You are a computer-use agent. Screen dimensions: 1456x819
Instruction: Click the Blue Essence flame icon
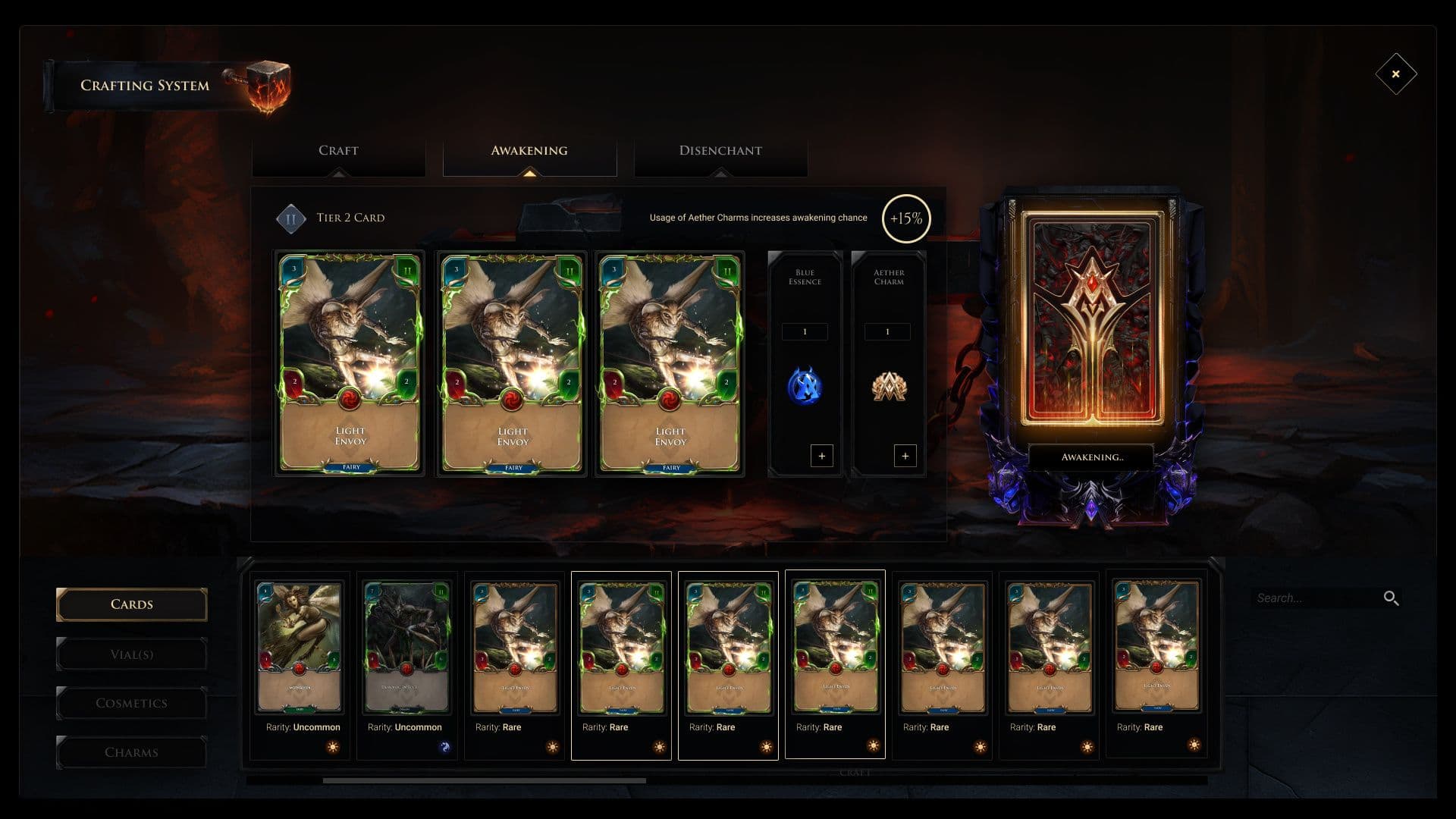coord(805,387)
